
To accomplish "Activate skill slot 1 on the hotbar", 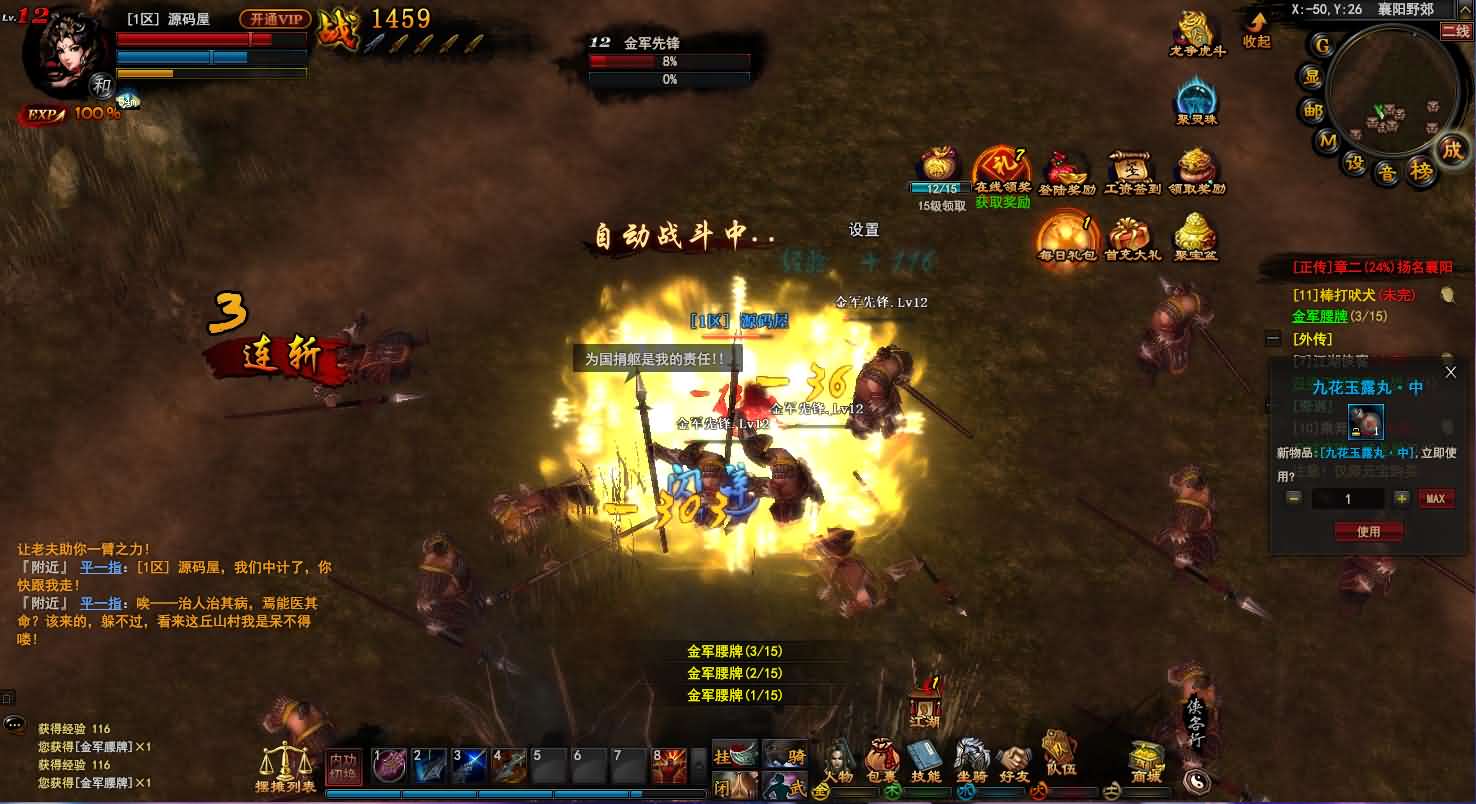I will 389,766.
